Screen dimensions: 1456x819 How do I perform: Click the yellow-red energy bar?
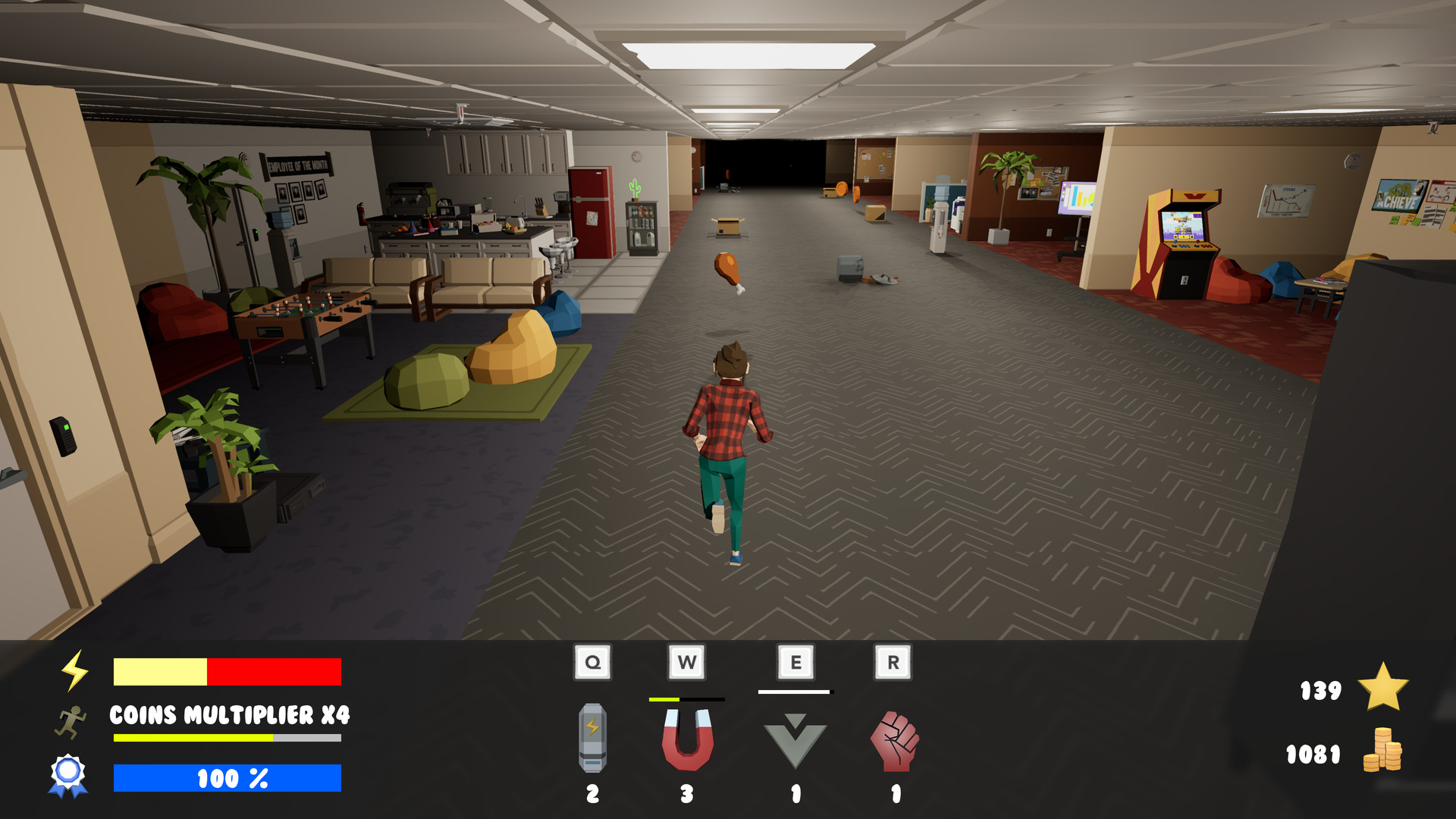click(227, 670)
